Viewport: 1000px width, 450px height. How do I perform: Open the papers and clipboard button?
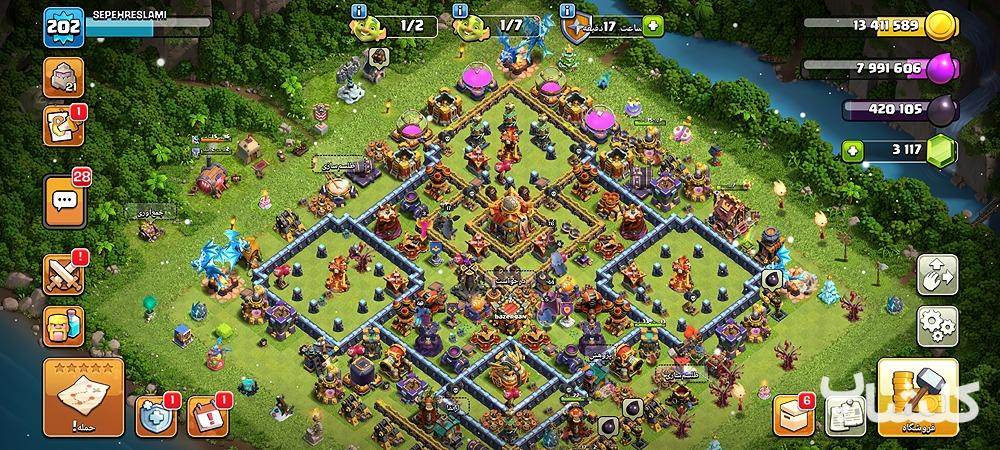[x=845, y=415]
